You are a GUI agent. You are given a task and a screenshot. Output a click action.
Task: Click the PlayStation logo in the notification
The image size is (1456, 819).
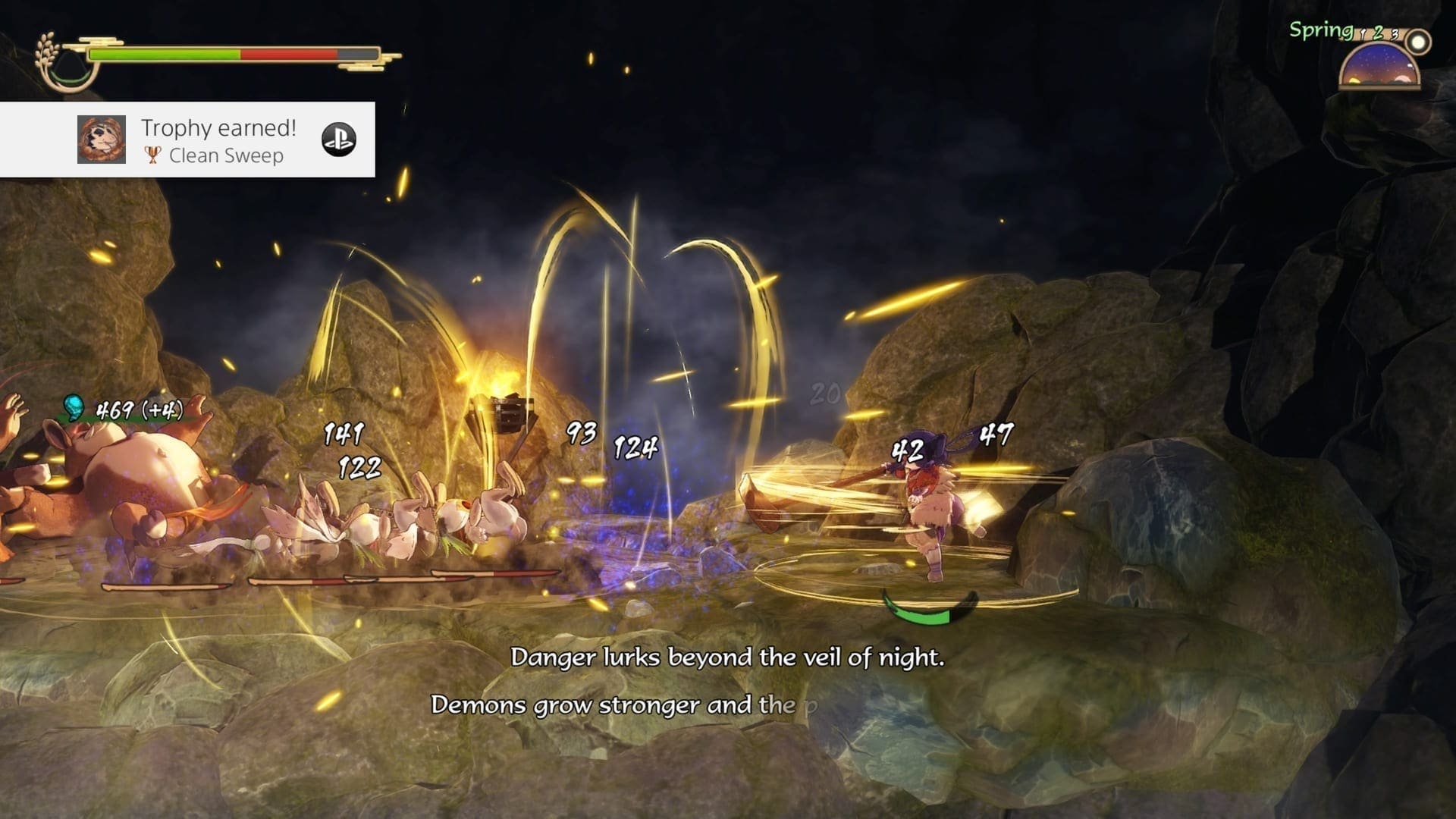[x=338, y=140]
